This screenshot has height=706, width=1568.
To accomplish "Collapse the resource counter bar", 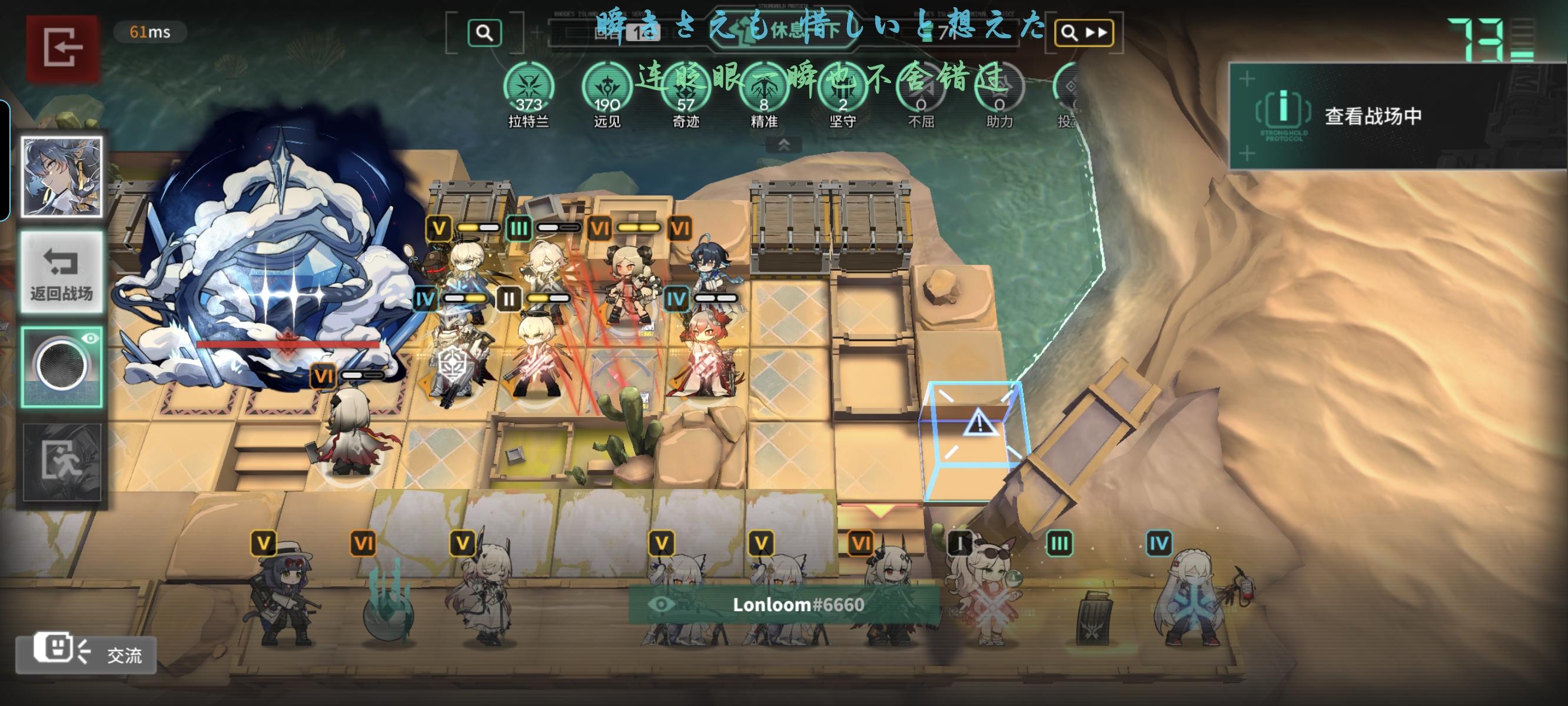I will [x=784, y=146].
